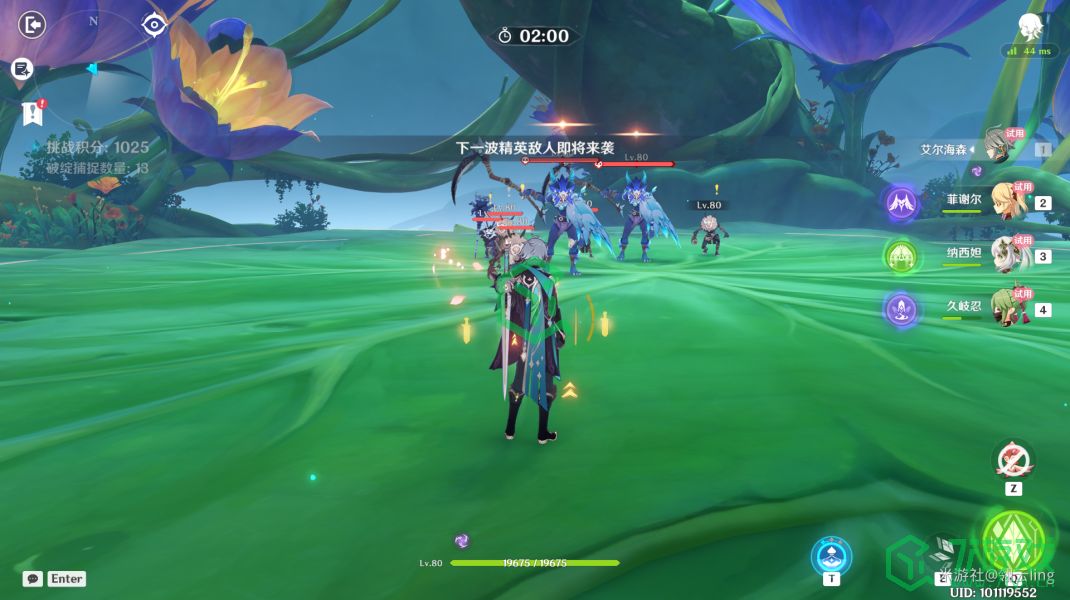Screen dimensions: 1070x600
Task: Cast the glowing green Elemental Burst
Action: point(1012,540)
